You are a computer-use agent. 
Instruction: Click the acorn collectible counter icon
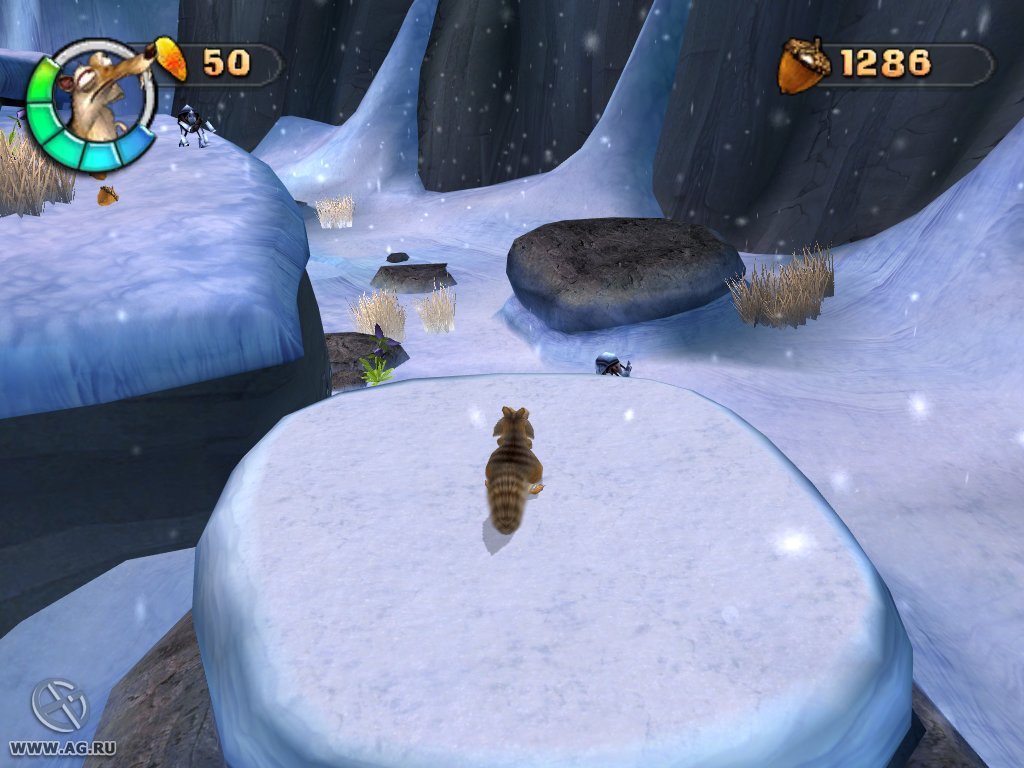(803, 66)
